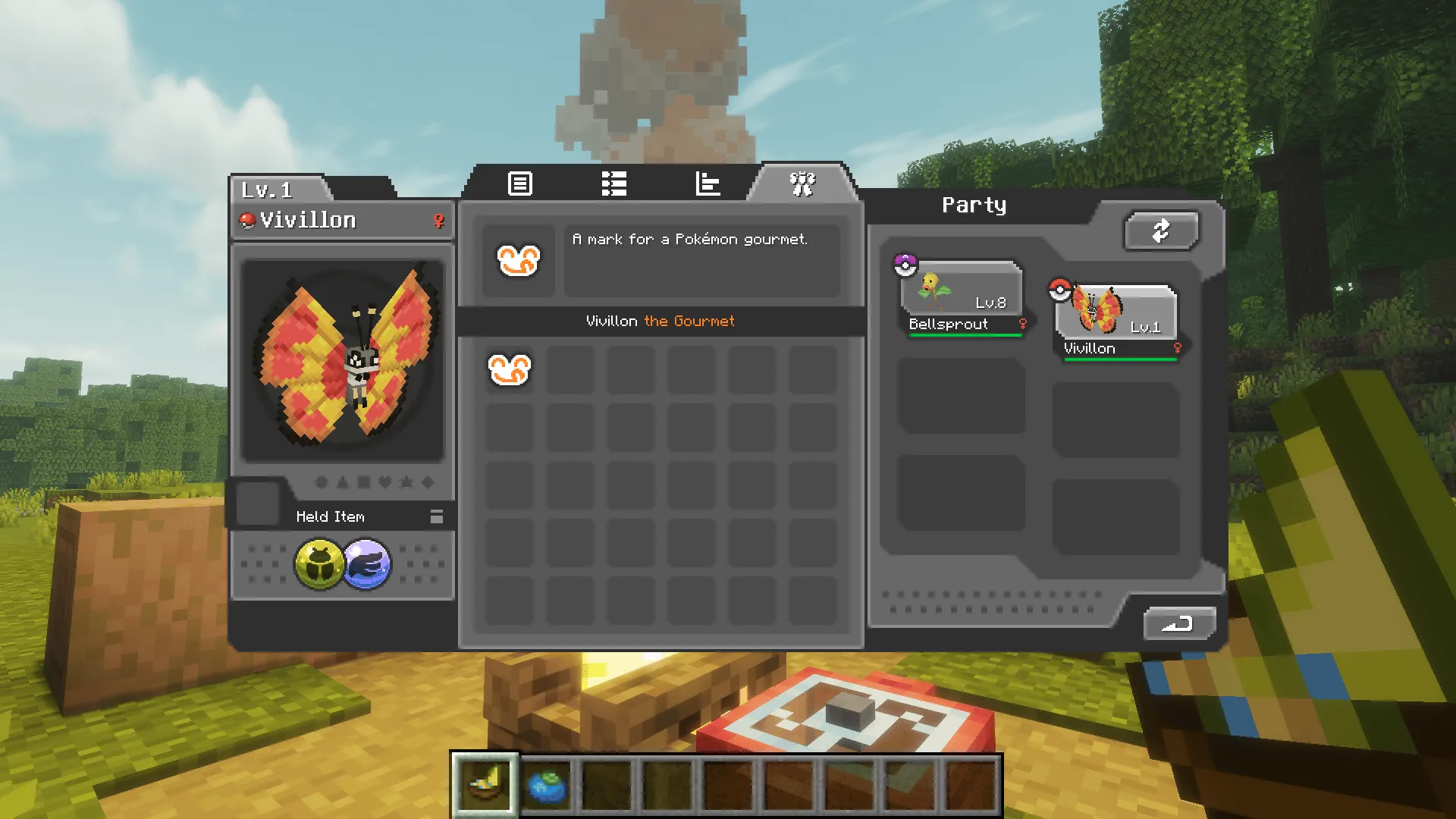Open the Held Item options menu
The width and height of the screenshot is (1456, 819).
coord(436,516)
